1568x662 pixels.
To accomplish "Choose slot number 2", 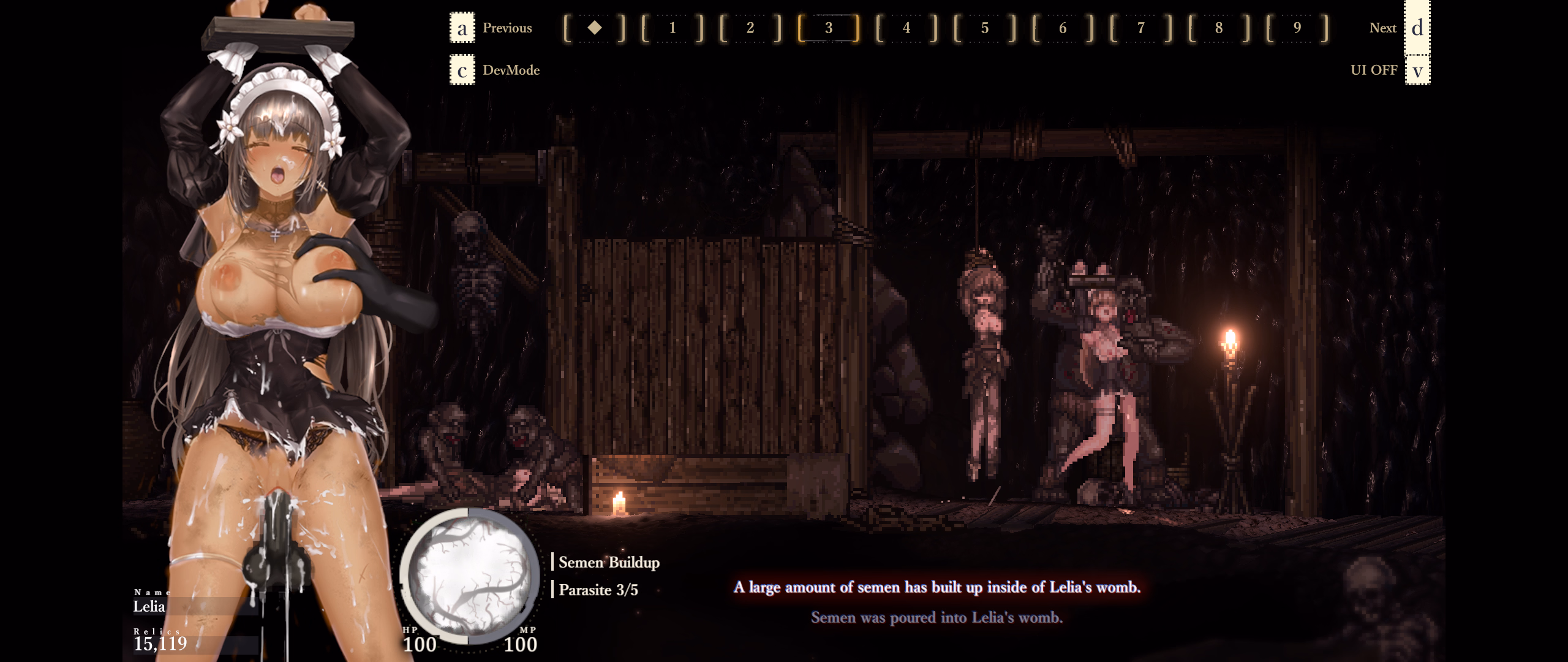I will coord(750,28).
